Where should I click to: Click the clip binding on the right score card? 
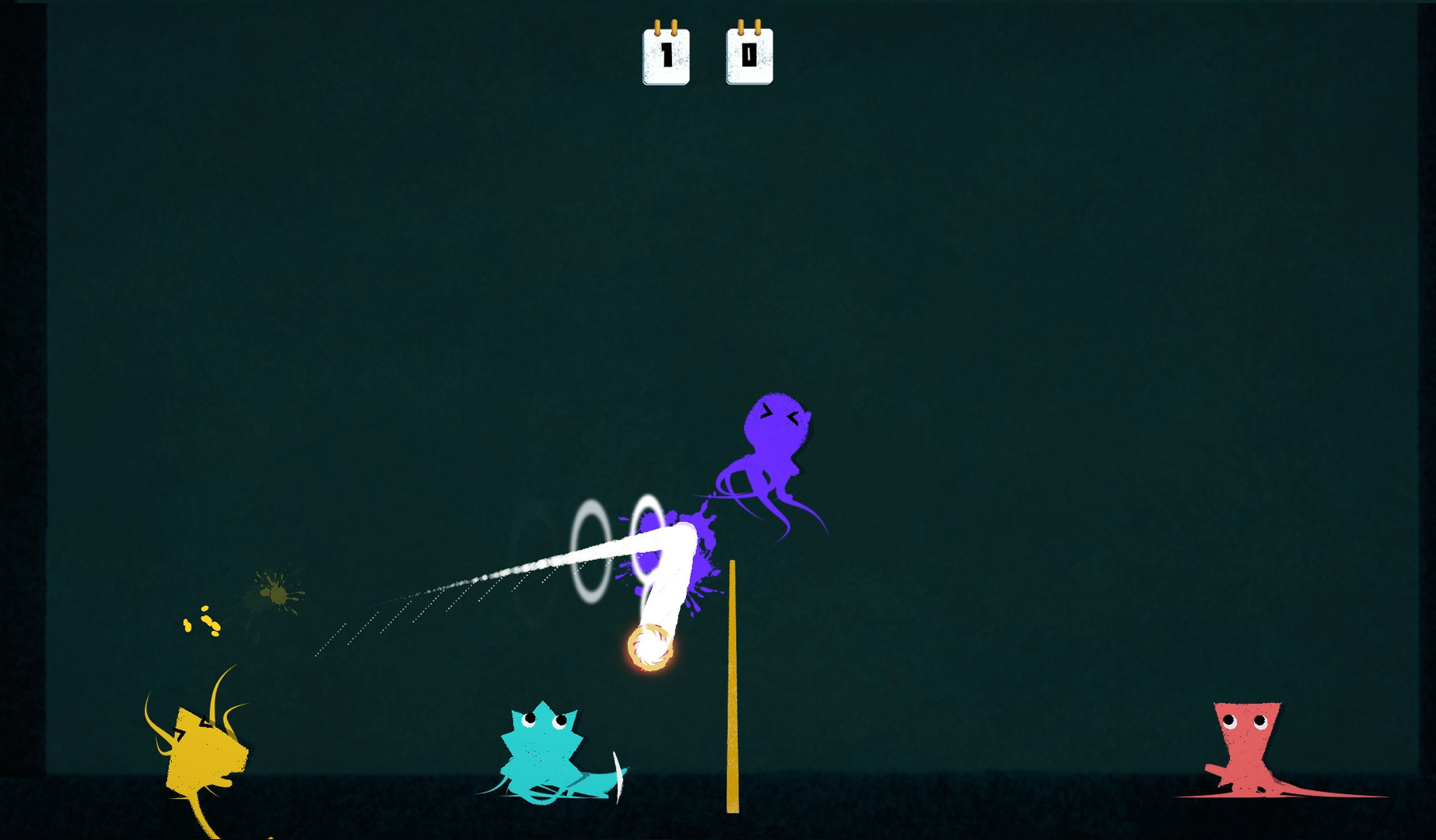[749, 27]
